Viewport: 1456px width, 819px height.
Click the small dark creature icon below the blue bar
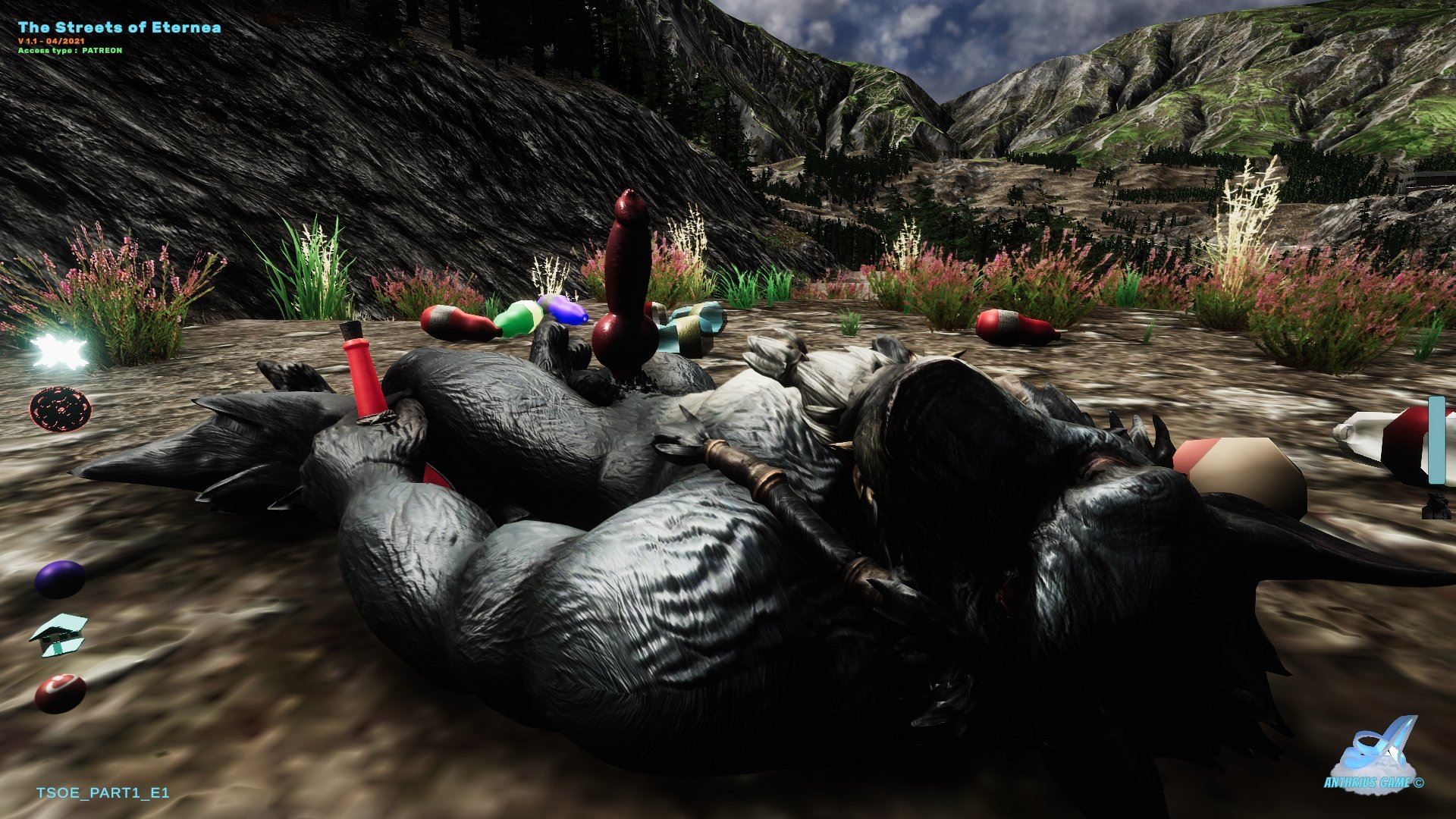point(1437,505)
